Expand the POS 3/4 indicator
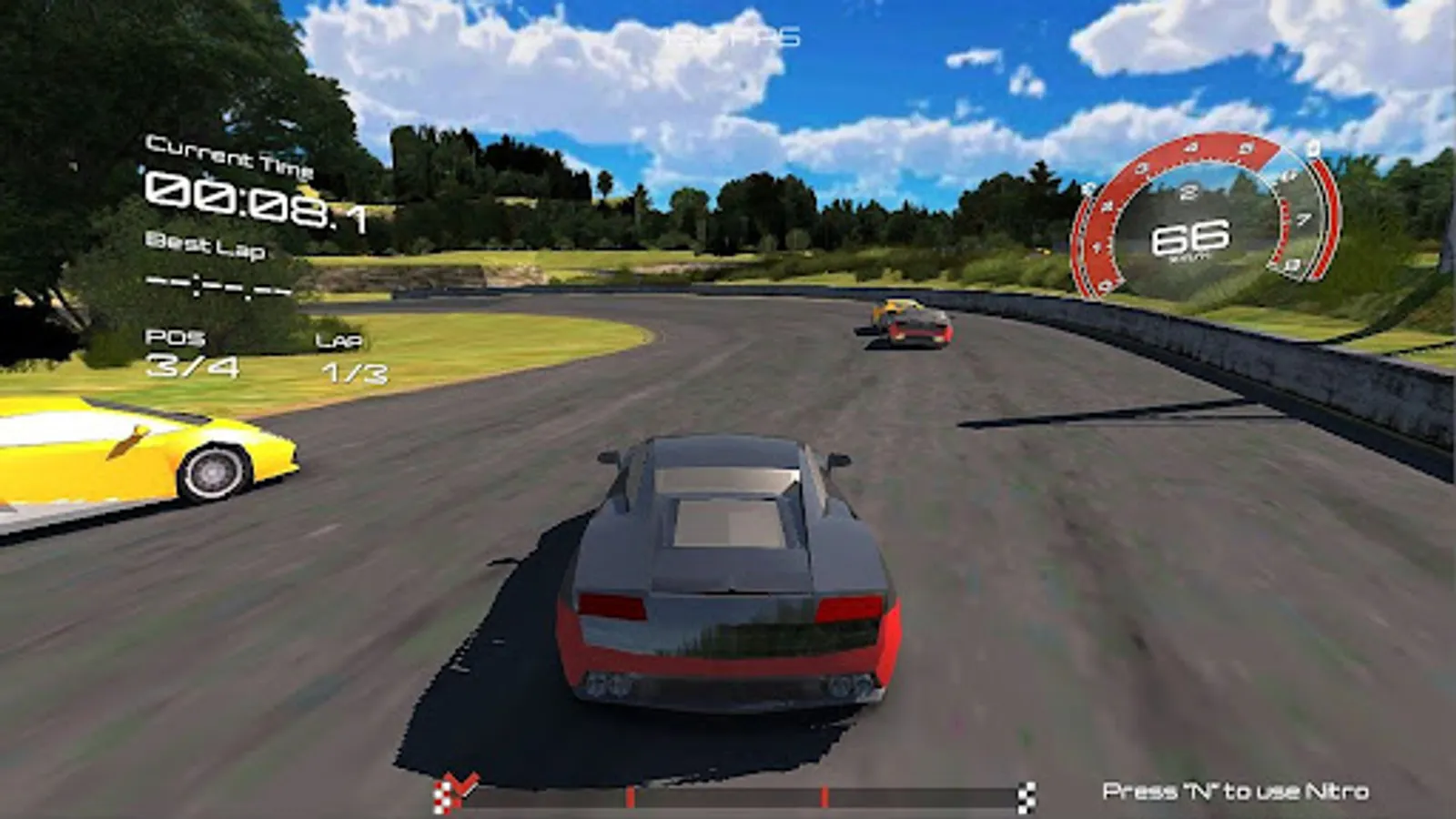The image size is (1456, 819). pyautogui.click(x=187, y=355)
